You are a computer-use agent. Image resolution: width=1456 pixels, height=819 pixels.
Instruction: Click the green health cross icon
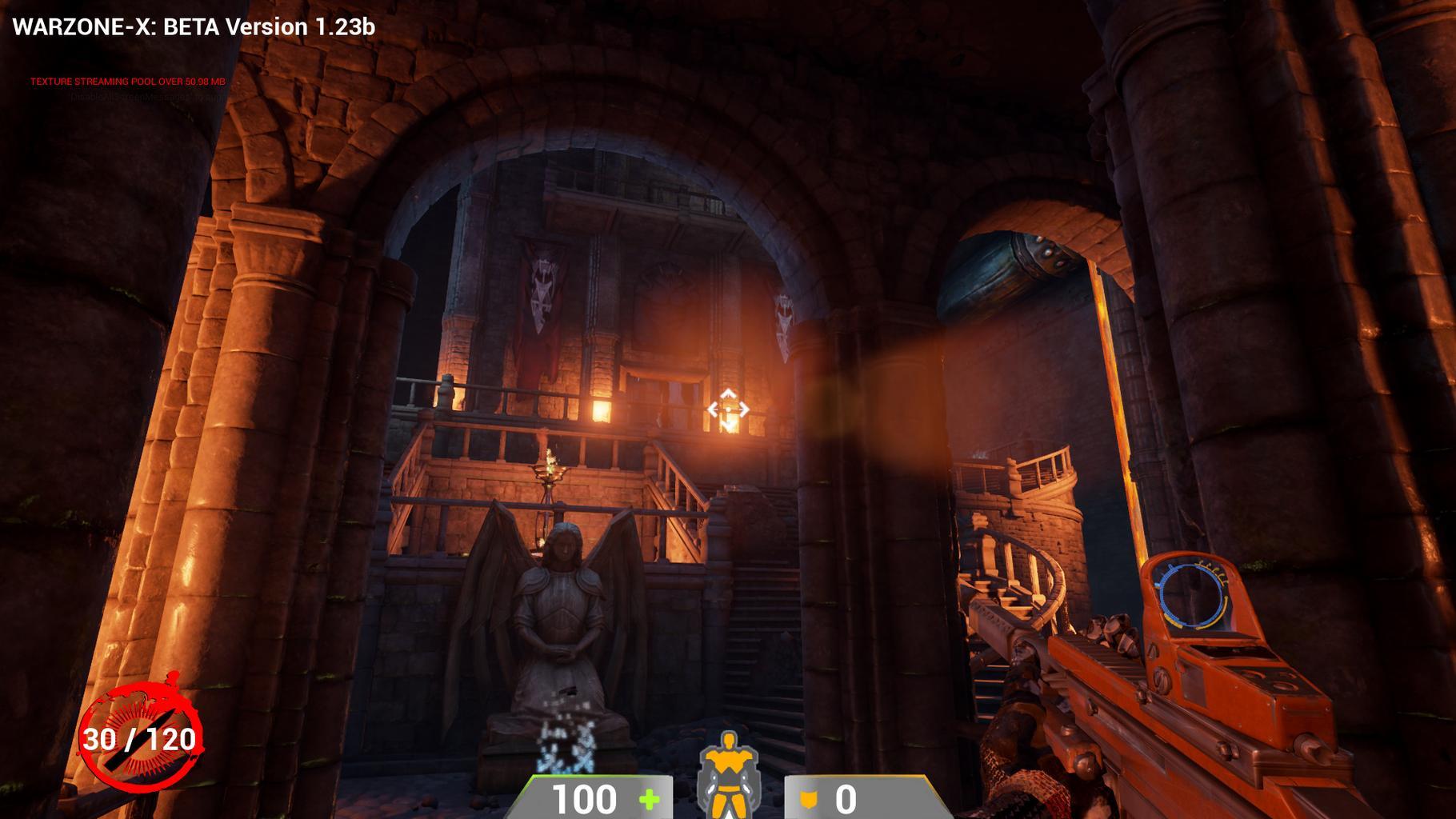point(649,799)
